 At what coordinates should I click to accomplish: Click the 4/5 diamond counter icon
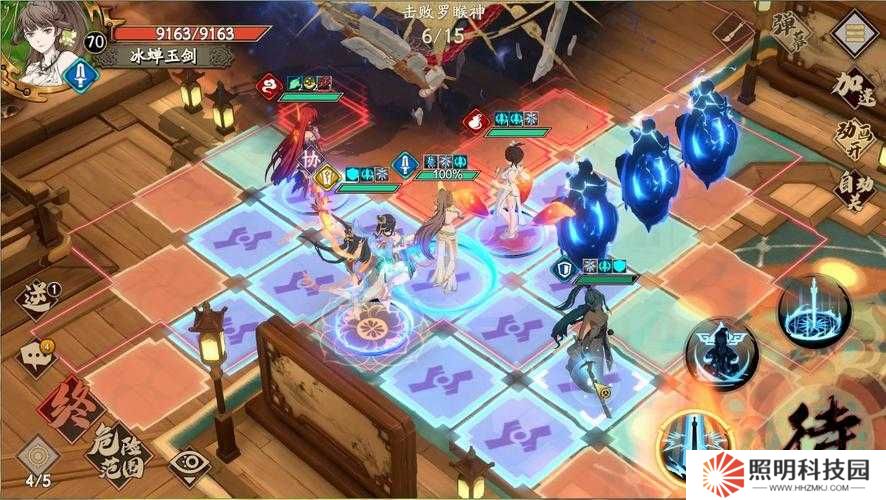[x=38, y=456]
